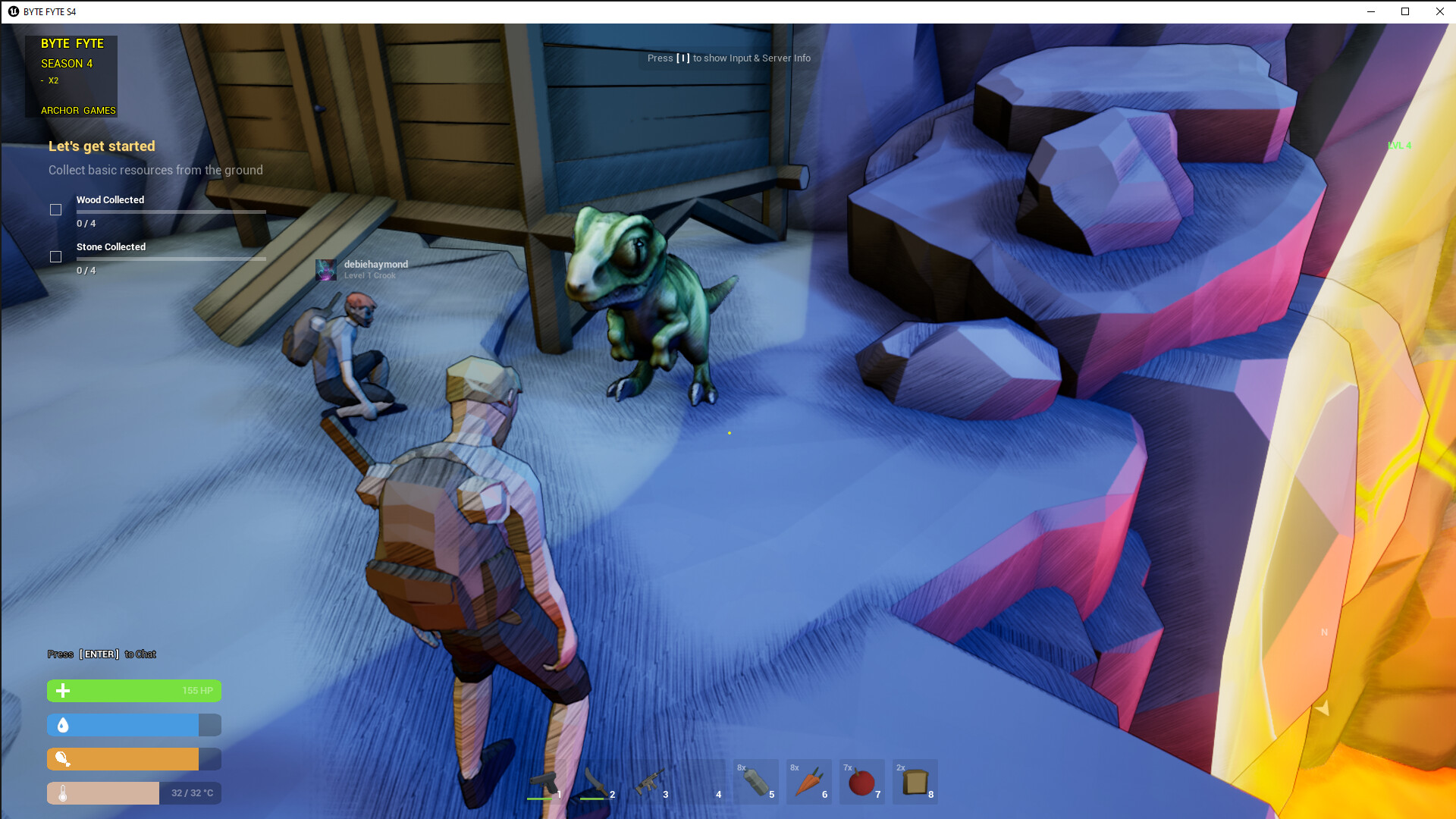Image resolution: width=1456 pixels, height=819 pixels.
Task: Click Press ENTER to Chat prompt
Action: 101,654
